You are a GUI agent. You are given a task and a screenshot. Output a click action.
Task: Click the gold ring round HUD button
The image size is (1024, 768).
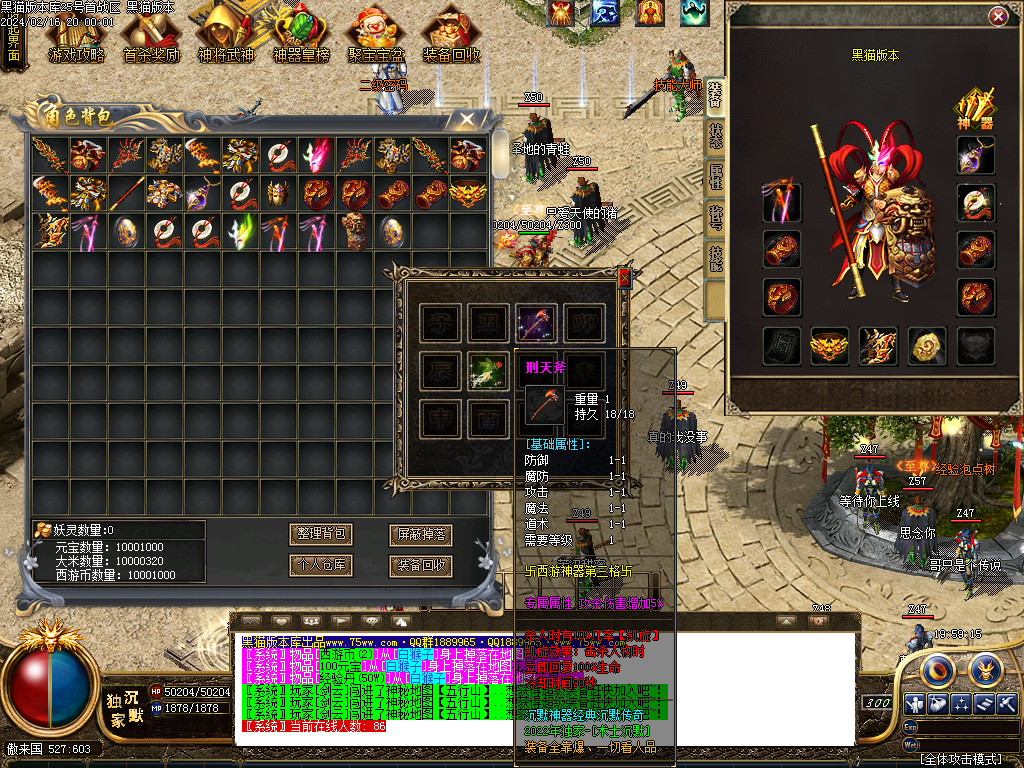(939, 669)
